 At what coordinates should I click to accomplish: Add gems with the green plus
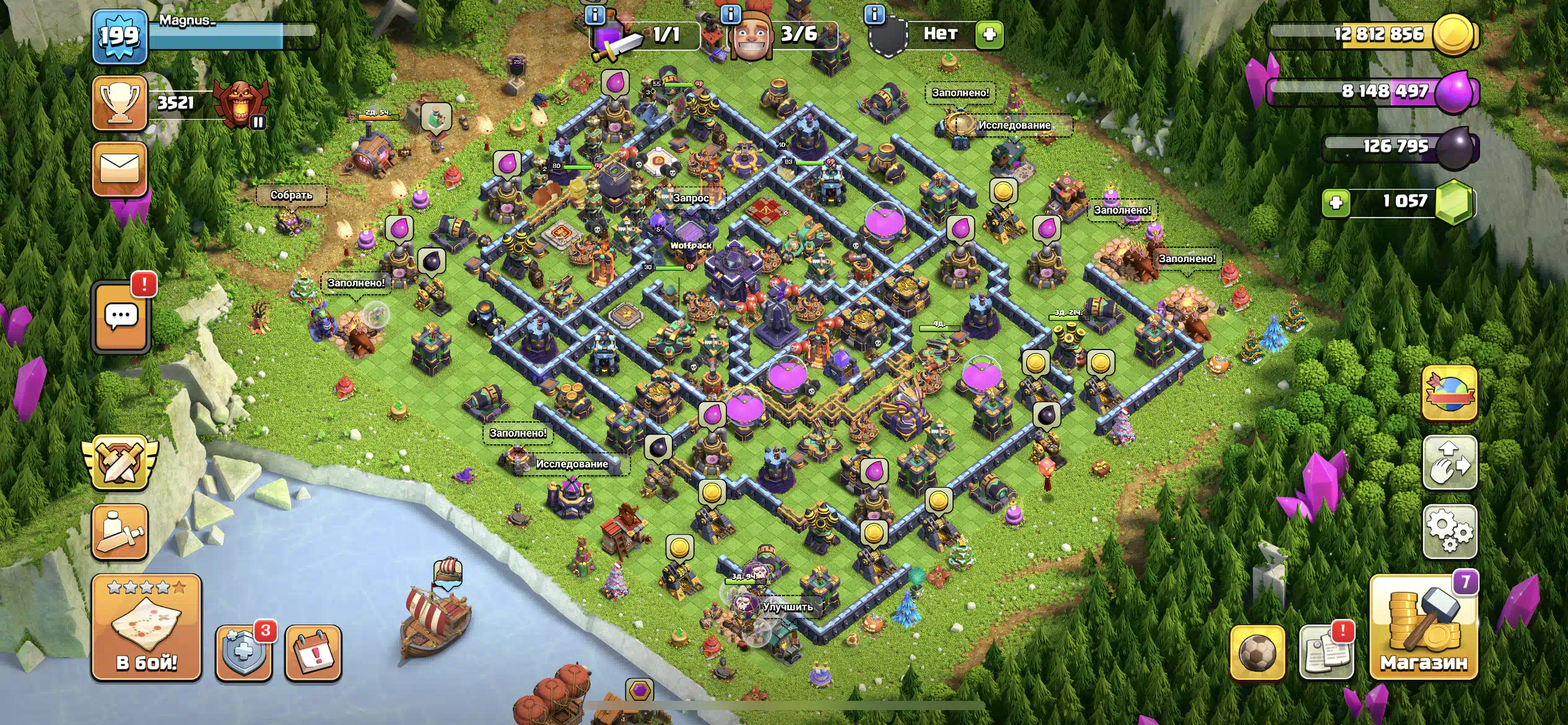point(1336,203)
